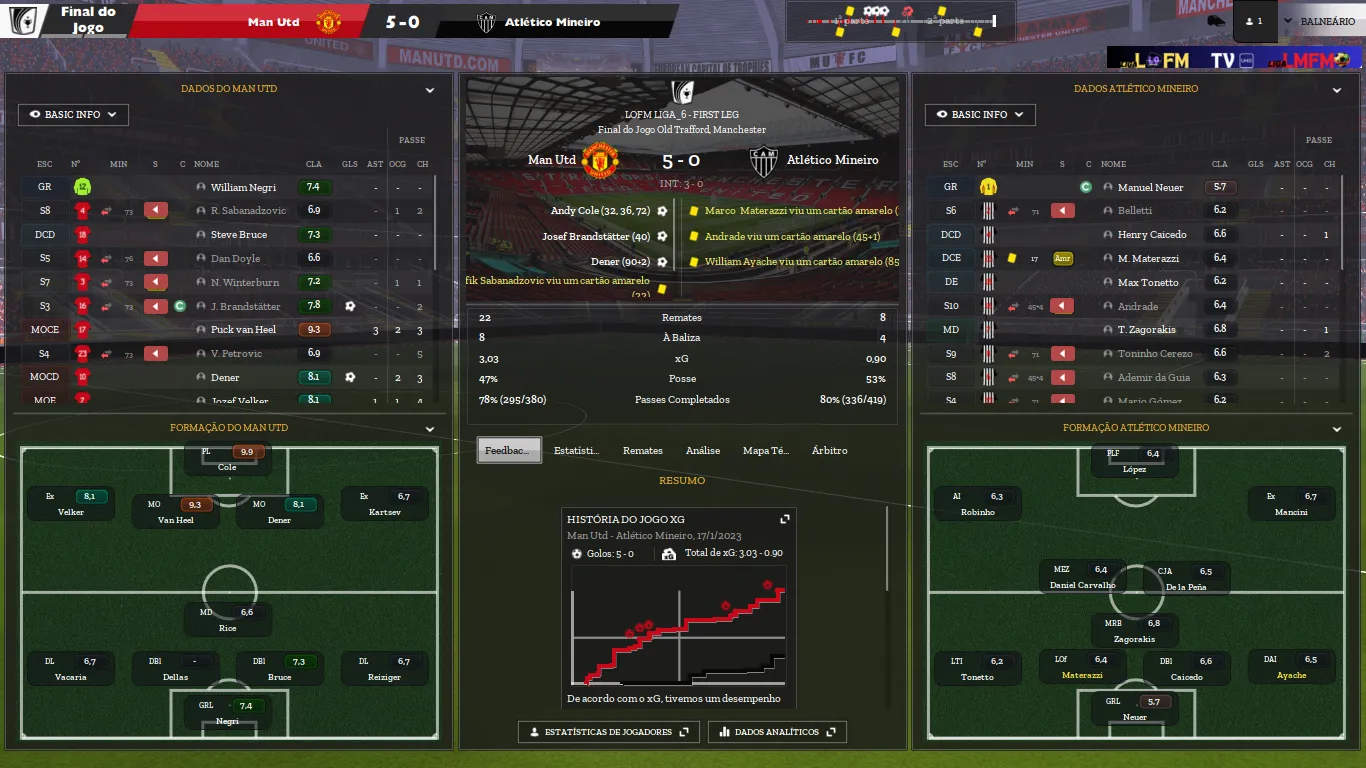Open the Análise tab
This screenshot has width=1366, height=768.
[x=702, y=451]
